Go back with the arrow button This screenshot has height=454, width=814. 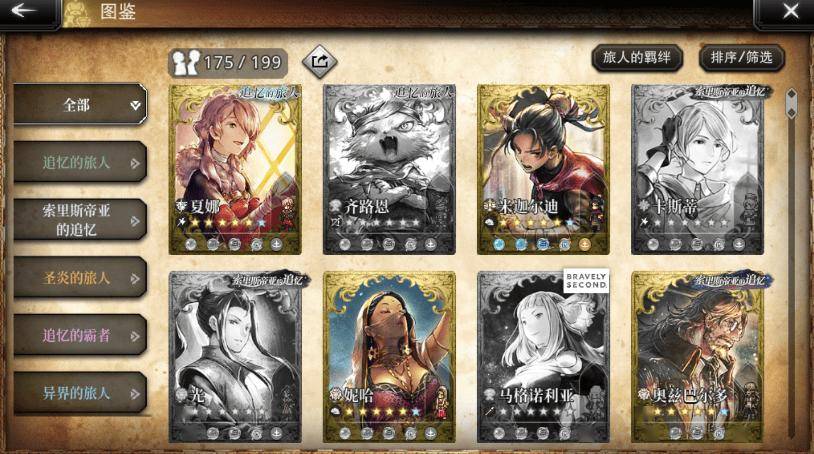pyautogui.click(x=27, y=12)
